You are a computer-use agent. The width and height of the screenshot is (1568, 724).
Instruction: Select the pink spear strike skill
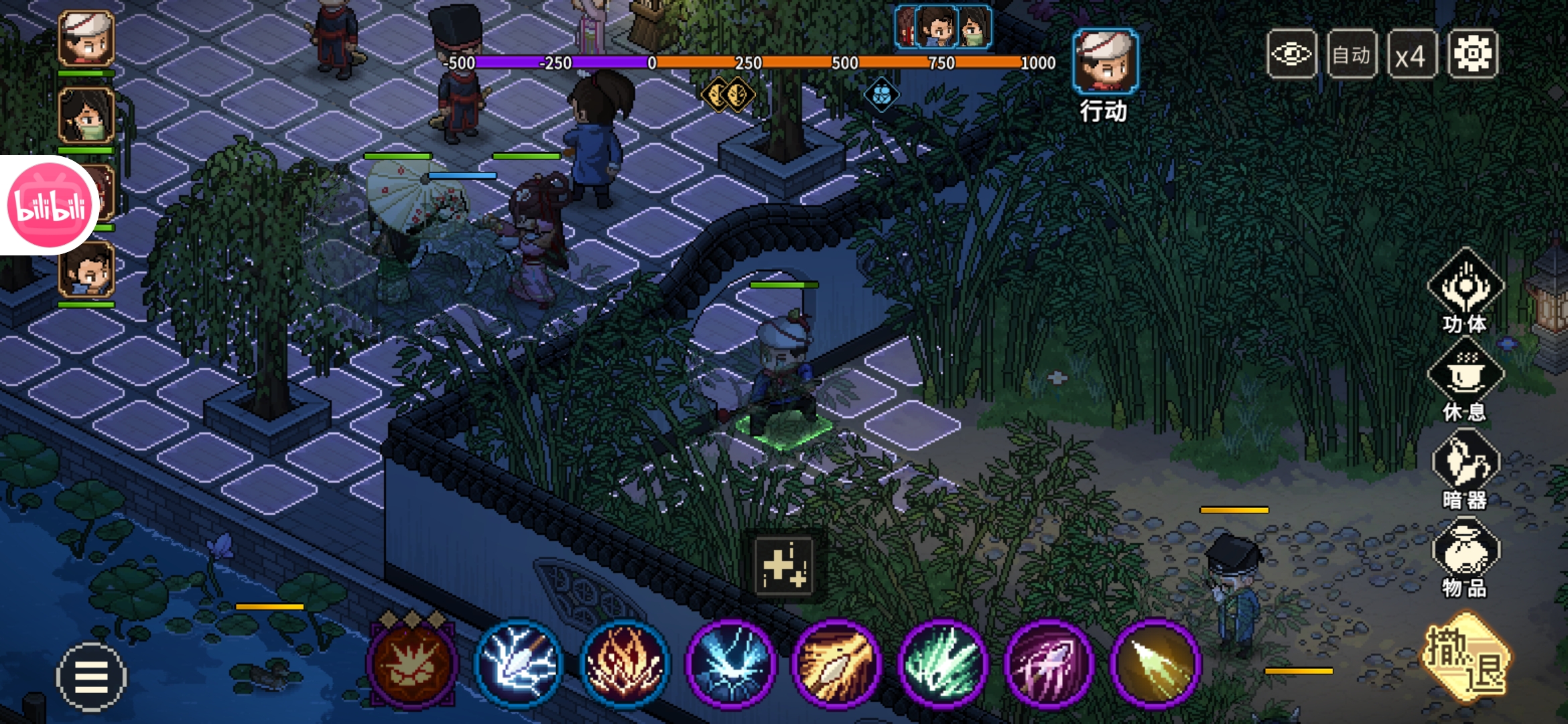1049,664
